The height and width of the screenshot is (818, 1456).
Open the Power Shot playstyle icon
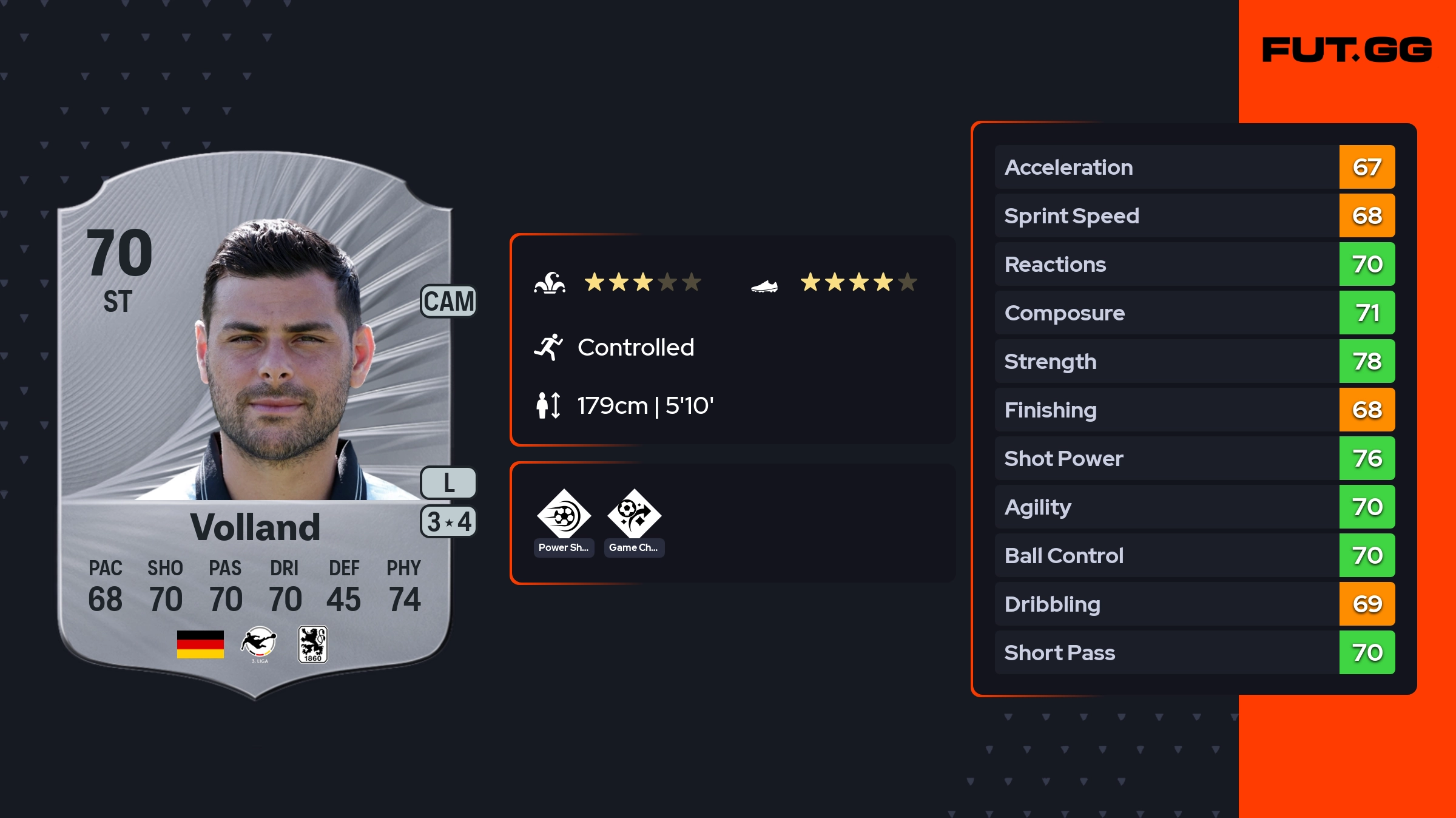(564, 516)
